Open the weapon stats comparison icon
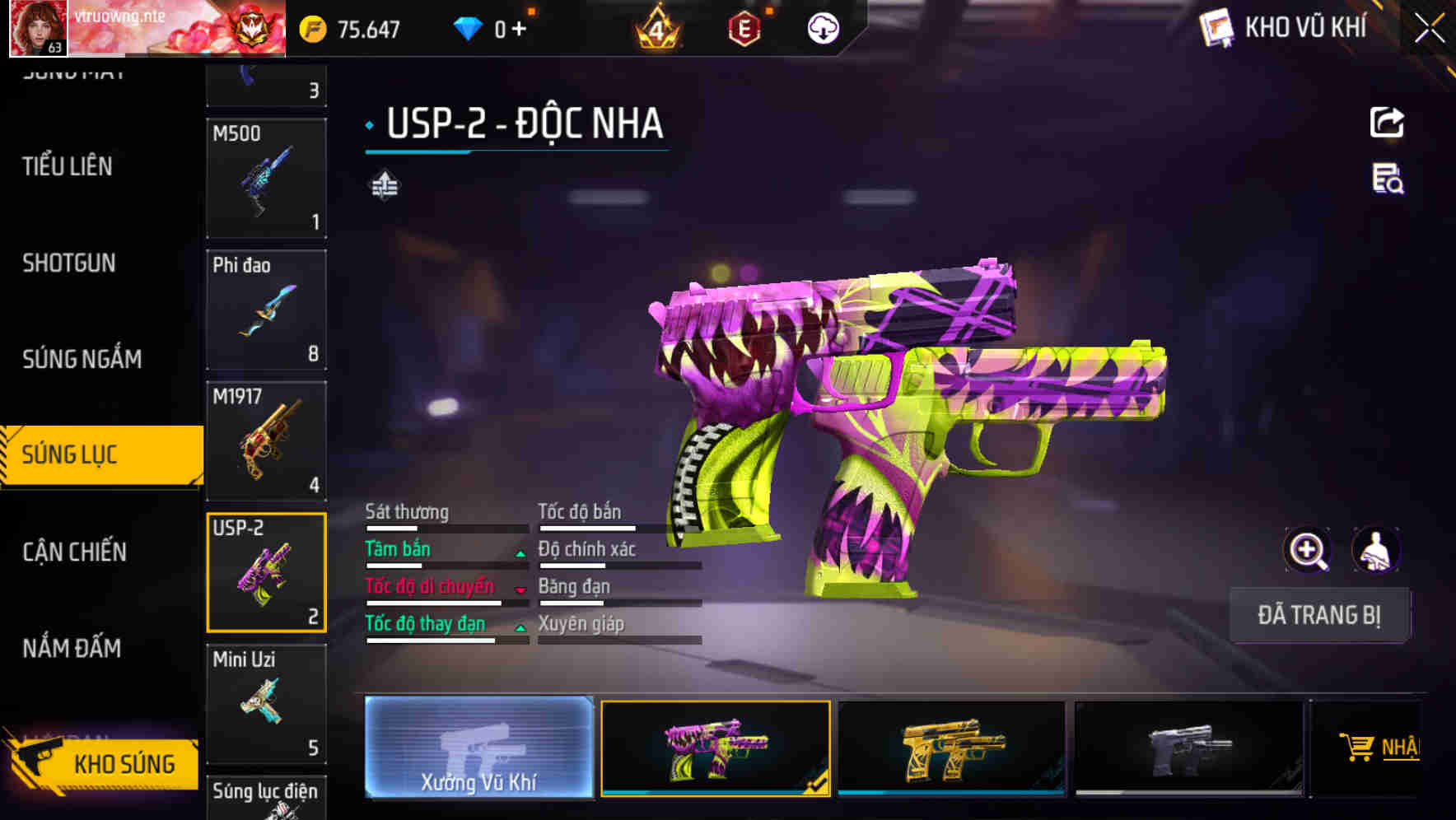The width and height of the screenshot is (1456, 820). 385,185
